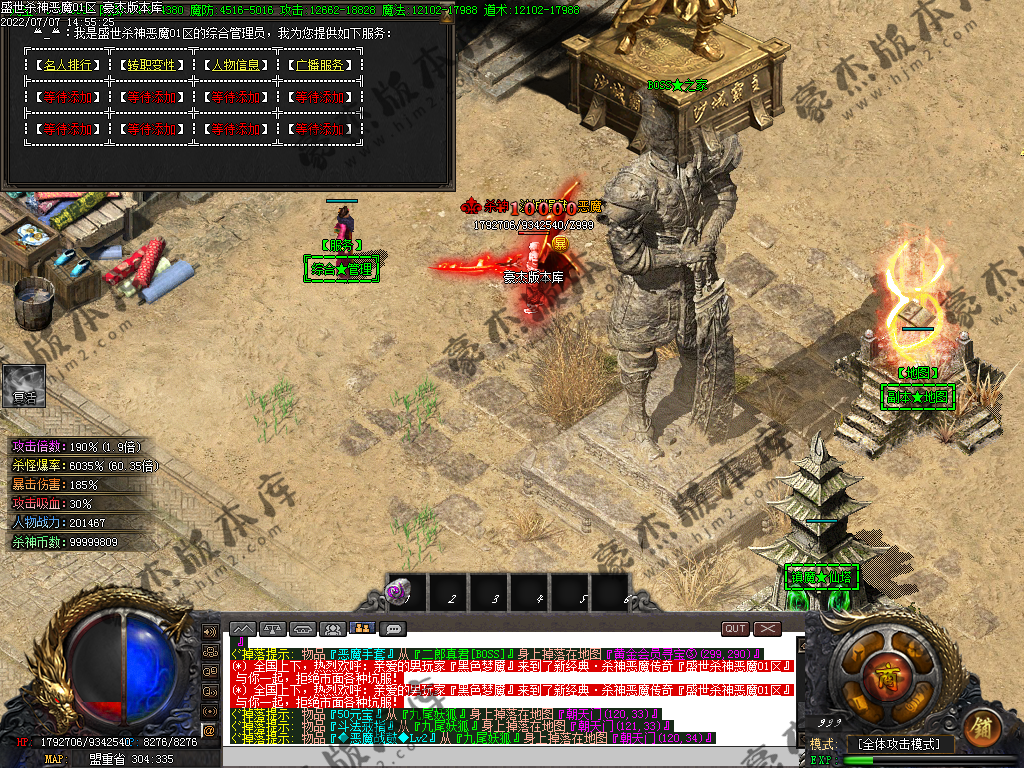Select the purple item in hotbar slot 1
Viewport: 1024px width, 768px height.
pyautogui.click(x=399, y=594)
